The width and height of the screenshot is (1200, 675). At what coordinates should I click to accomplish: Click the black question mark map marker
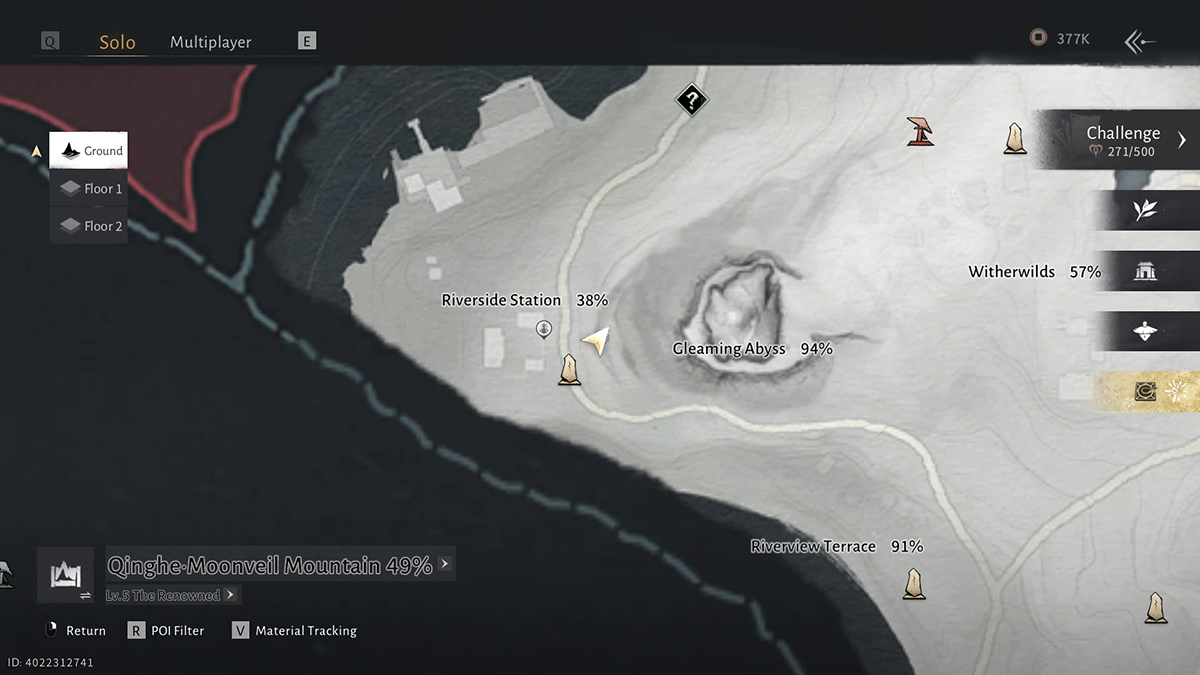coord(691,100)
